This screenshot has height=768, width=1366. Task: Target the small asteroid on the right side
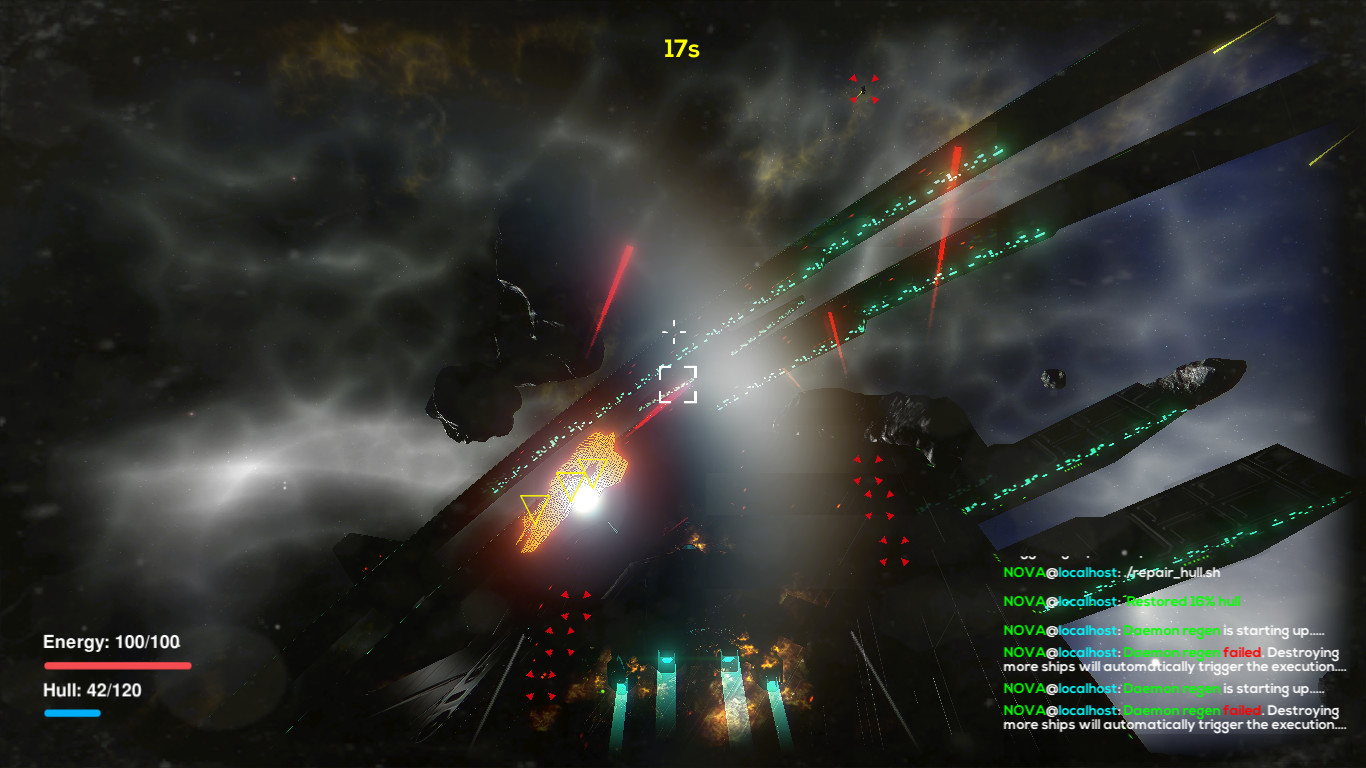click(1055, 378)
